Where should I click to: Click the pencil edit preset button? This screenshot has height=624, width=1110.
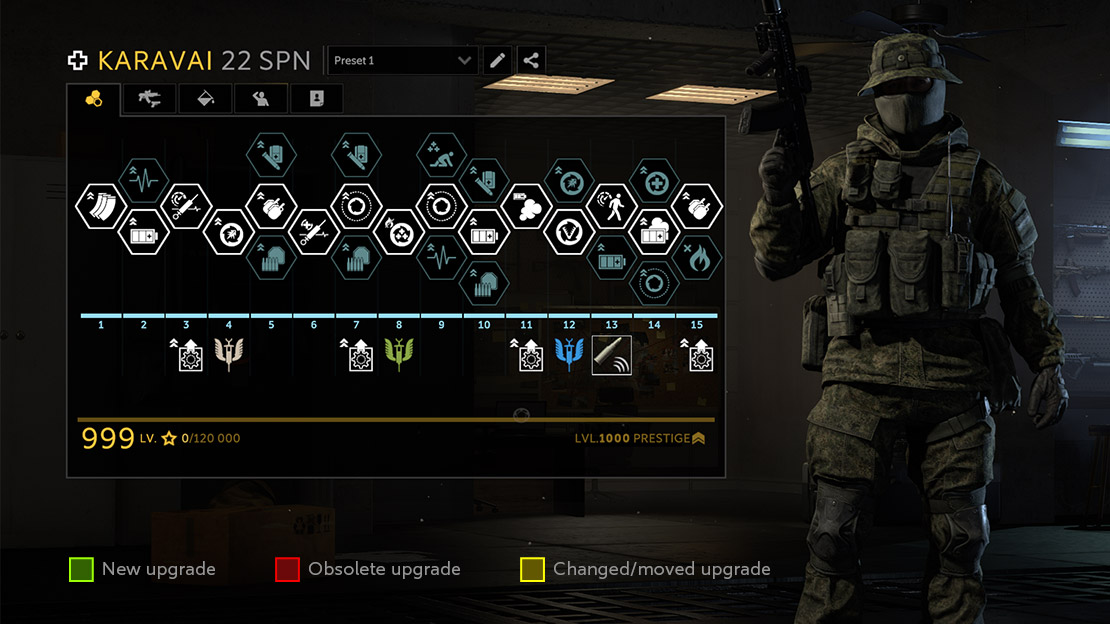point(497,61)
